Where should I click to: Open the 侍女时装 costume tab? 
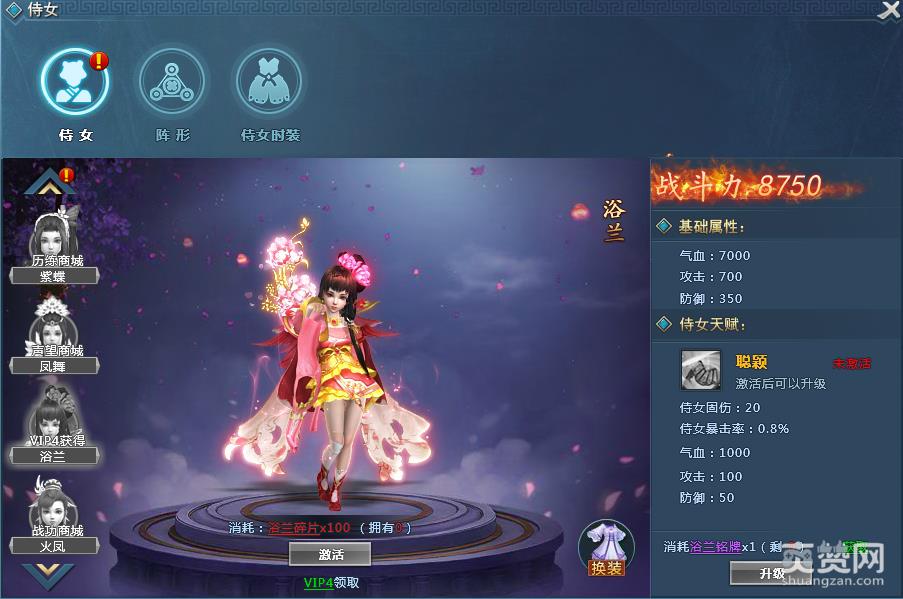pos(268,83)
